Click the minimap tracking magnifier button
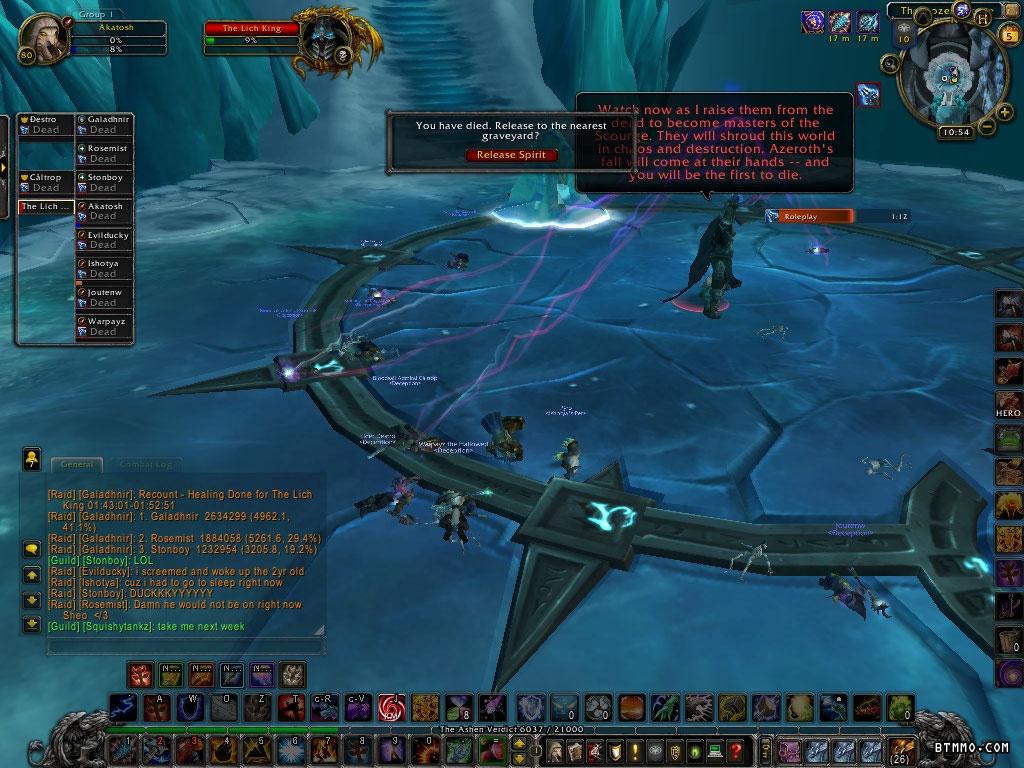The height and width of the screenshot is (768, 1024). (x=889, y=64)
